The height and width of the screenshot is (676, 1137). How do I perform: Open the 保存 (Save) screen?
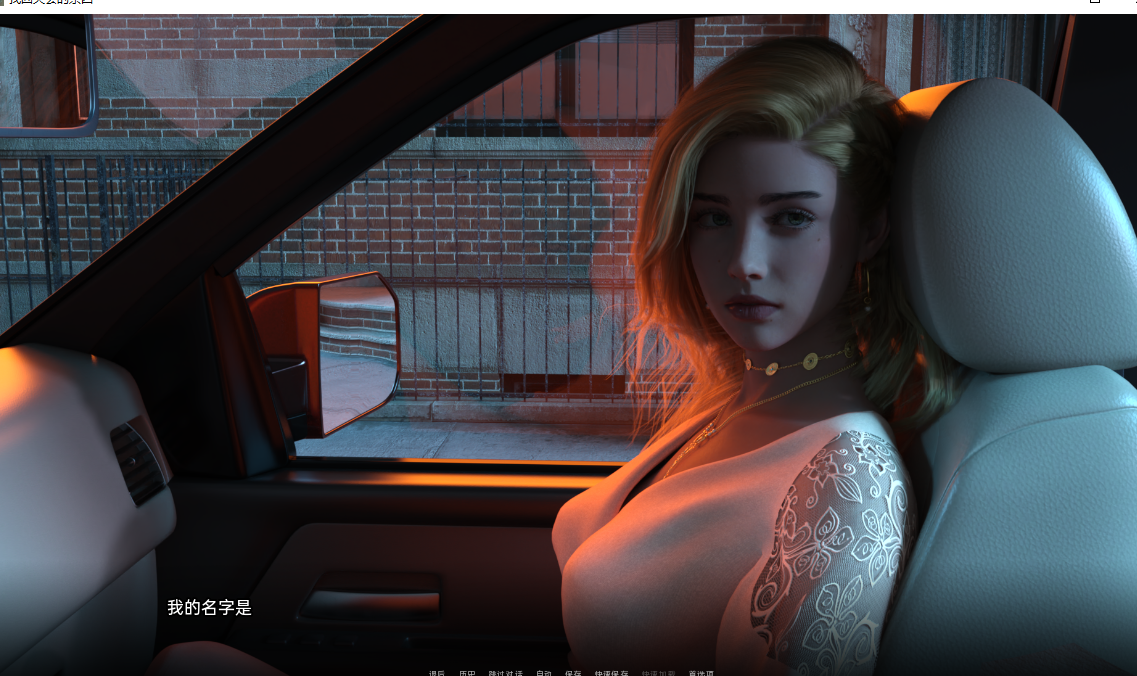coord(573,673)
